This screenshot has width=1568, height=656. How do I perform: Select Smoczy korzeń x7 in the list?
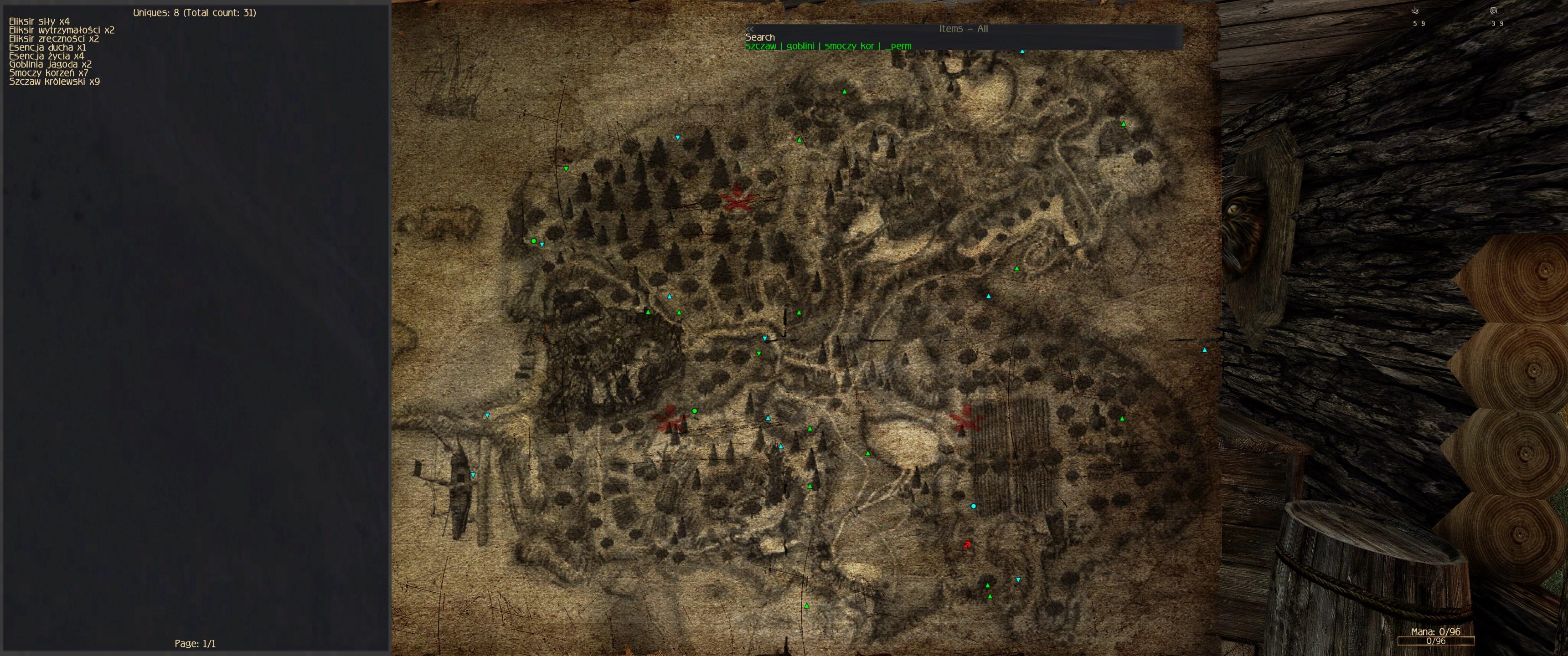pyautogui.click(x=48, y=73)
